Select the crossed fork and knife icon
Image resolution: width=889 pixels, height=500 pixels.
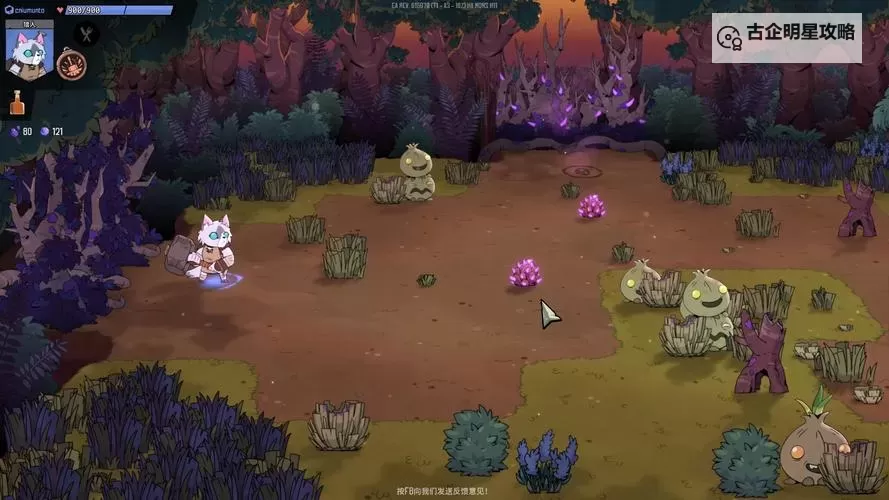pyautogui.click(x=86, y=34)
